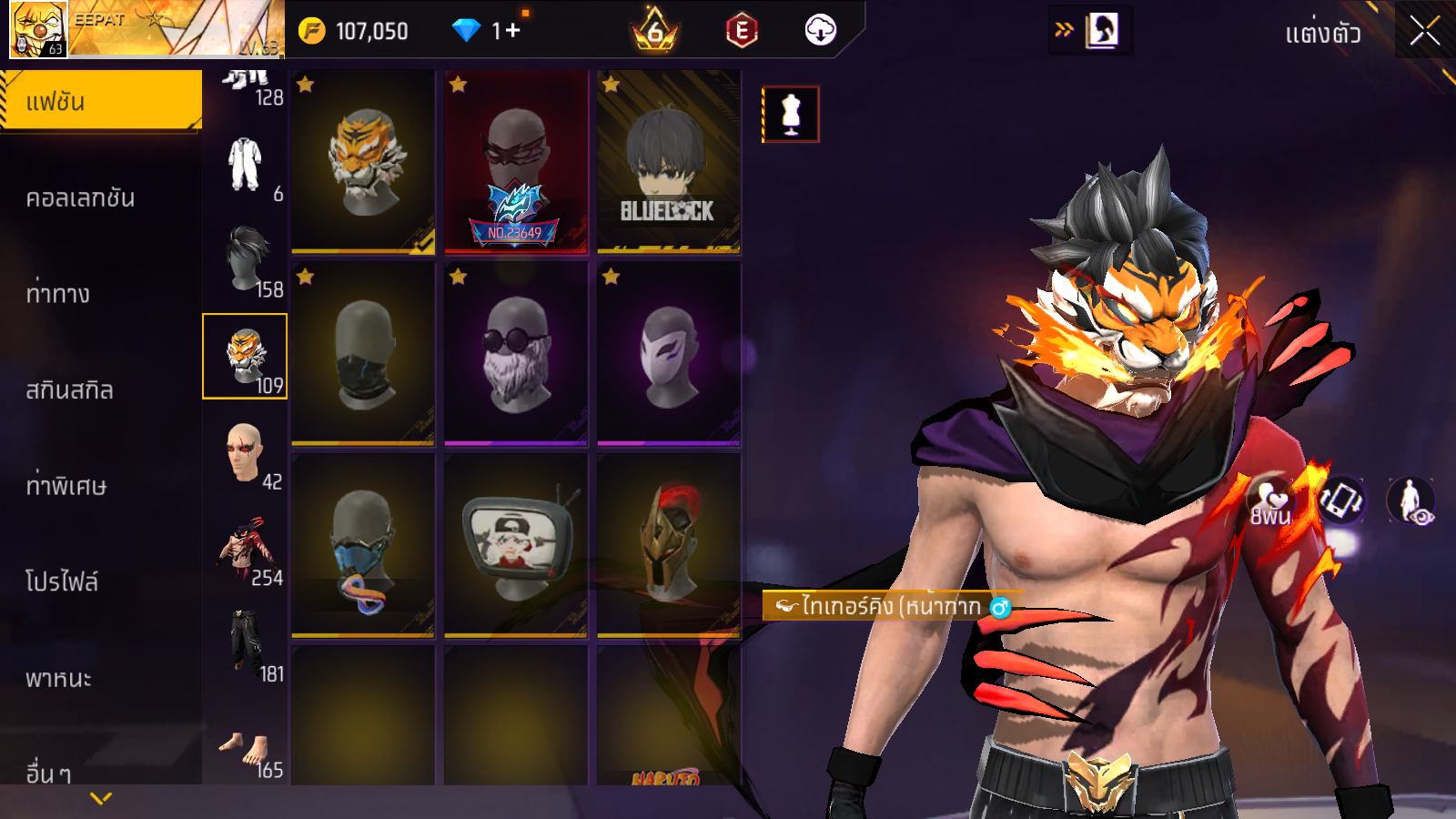The width and height of the screenshot is (1456, 819).
Task: Click the mannequin icon button
Action: pos(791,115)
